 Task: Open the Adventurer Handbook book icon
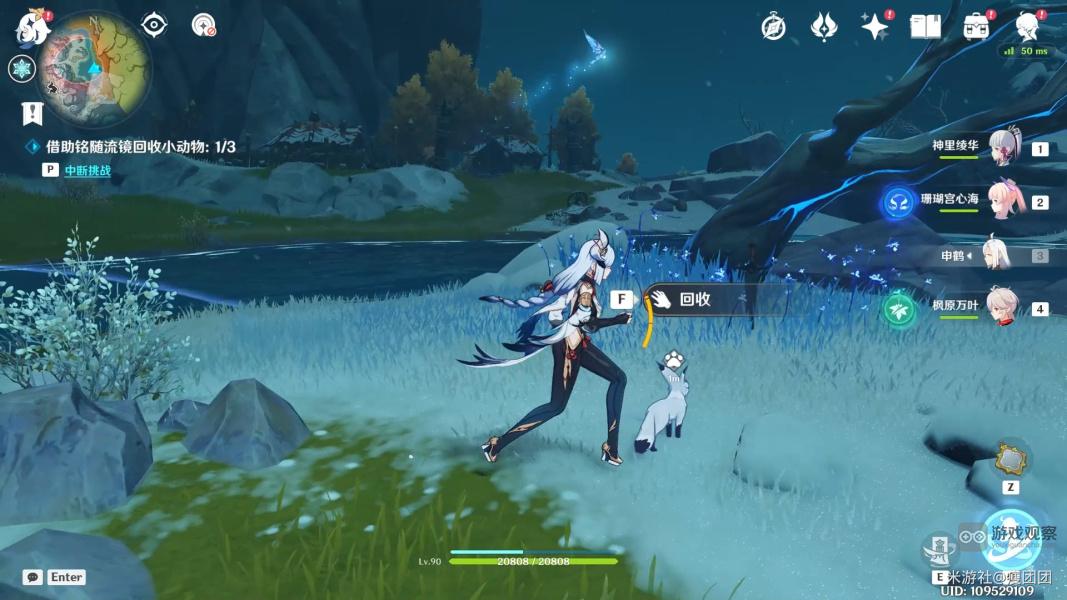925,27
